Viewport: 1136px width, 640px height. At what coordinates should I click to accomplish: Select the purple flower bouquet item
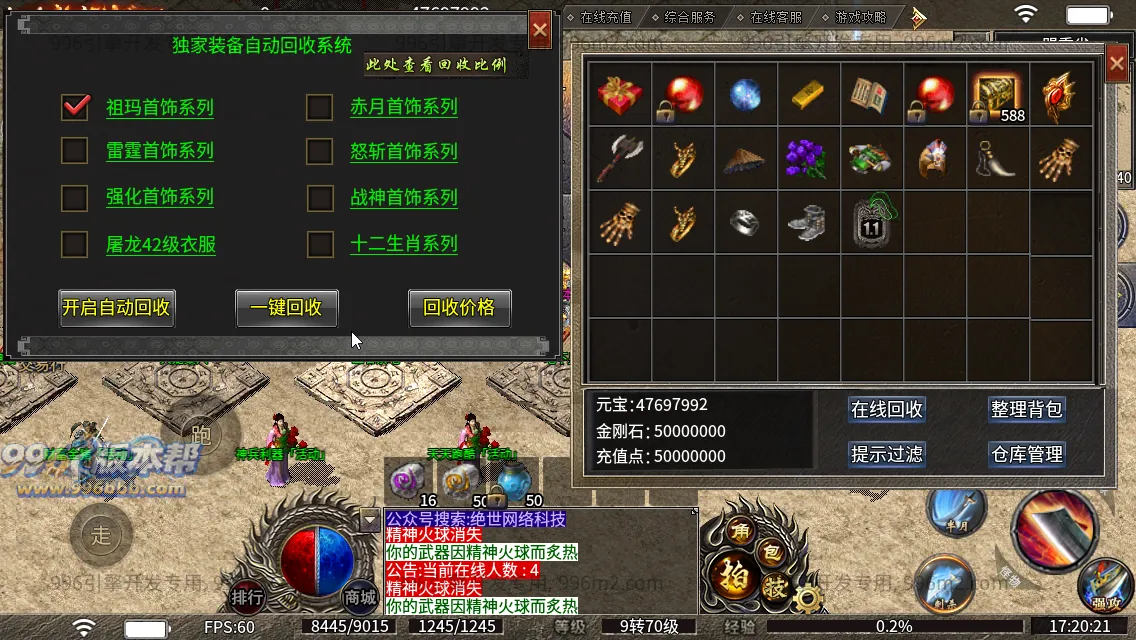click(809, 159)
